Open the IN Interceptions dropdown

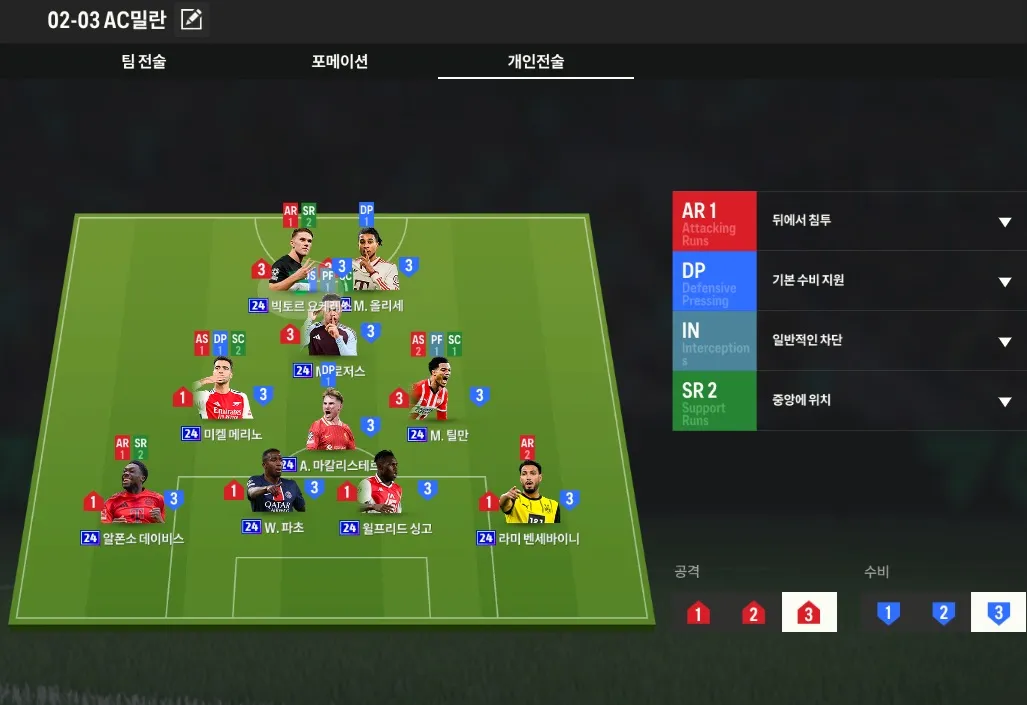pos(1004,341)
